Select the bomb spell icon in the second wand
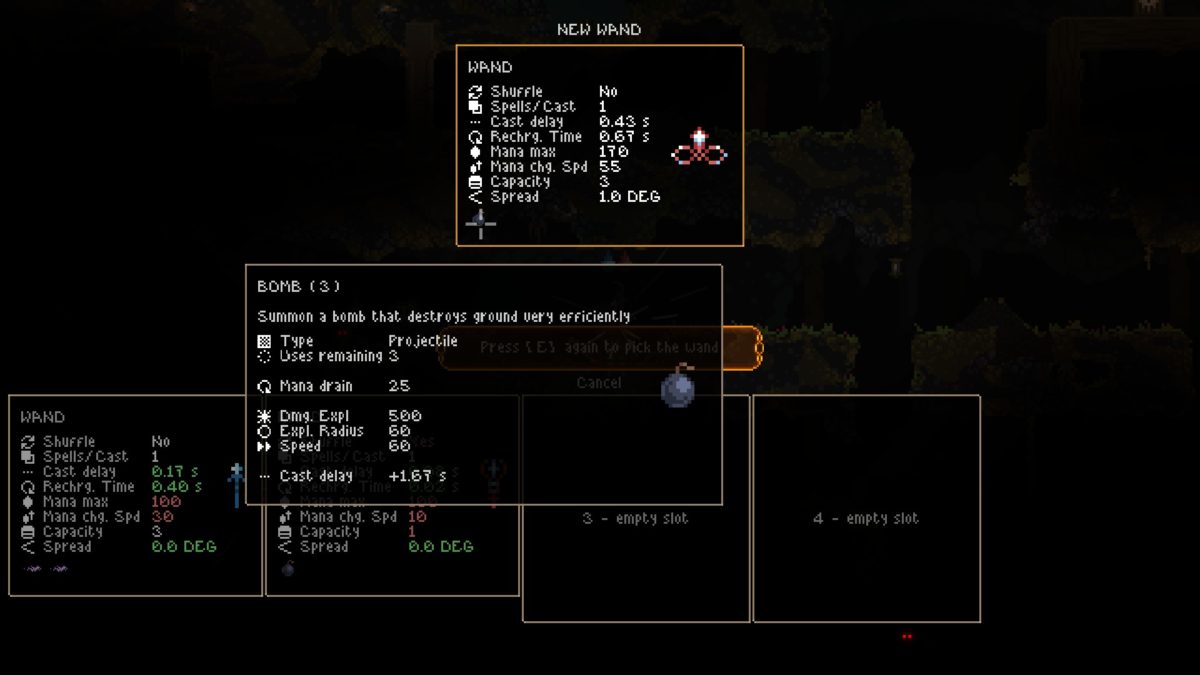 click(x=288, y=569)
